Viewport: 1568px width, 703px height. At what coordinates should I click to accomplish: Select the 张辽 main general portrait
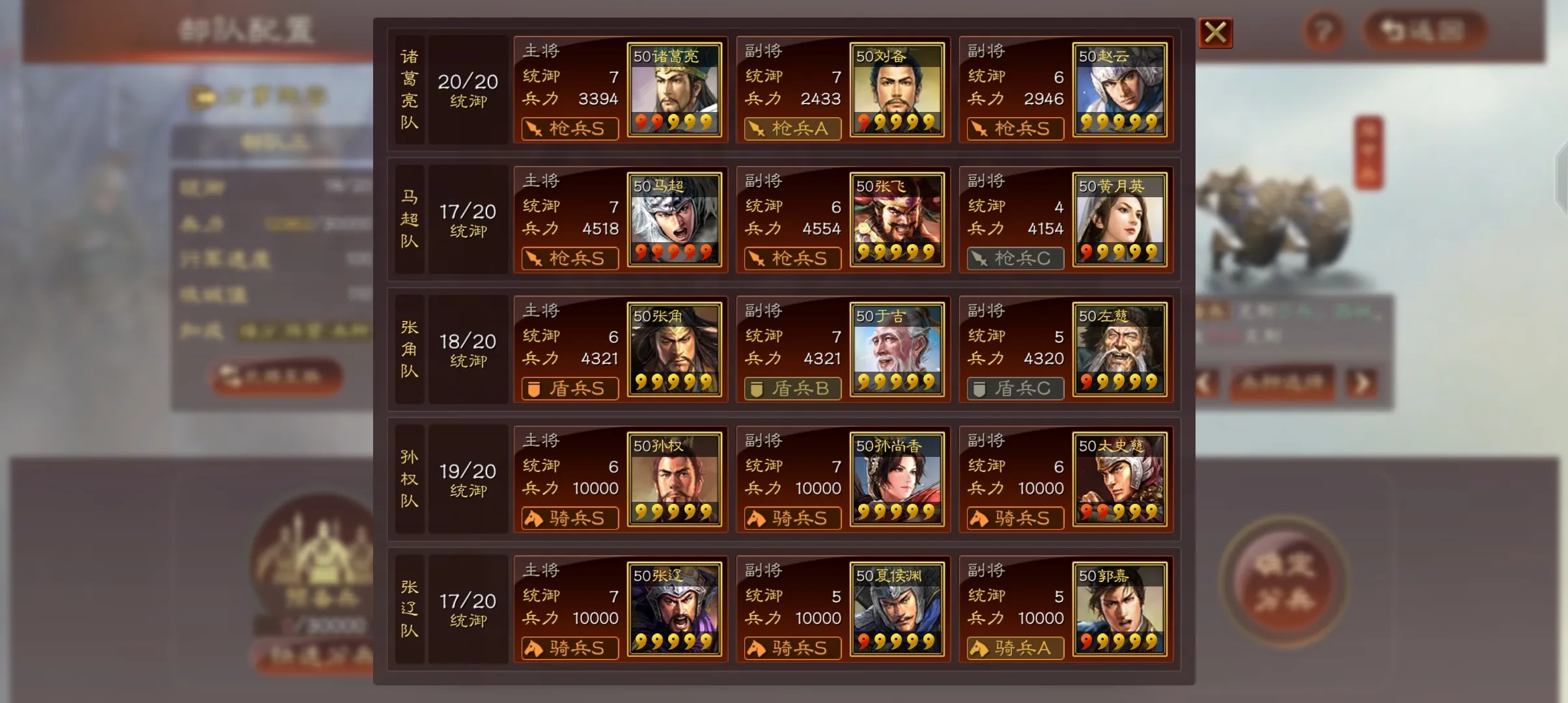[x=674, y=609]
